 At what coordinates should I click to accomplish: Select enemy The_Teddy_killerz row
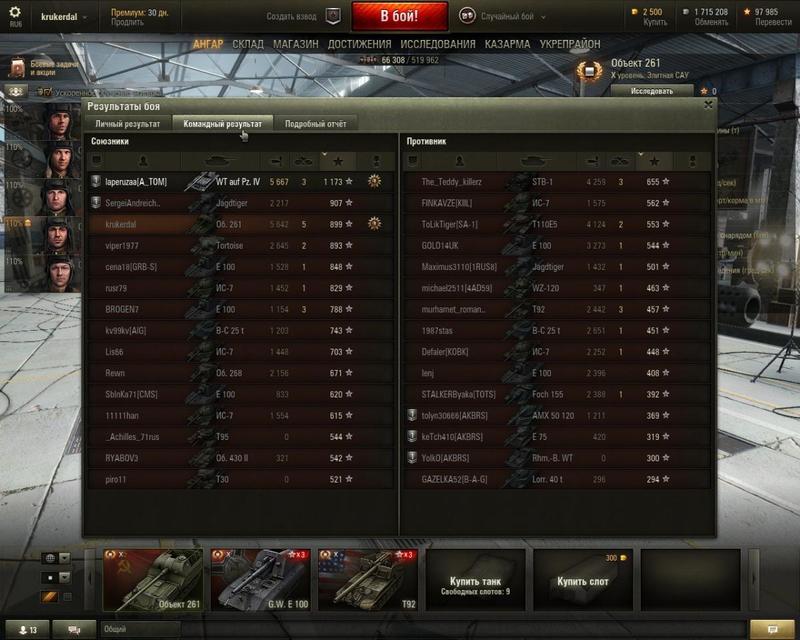coord(452,182)
